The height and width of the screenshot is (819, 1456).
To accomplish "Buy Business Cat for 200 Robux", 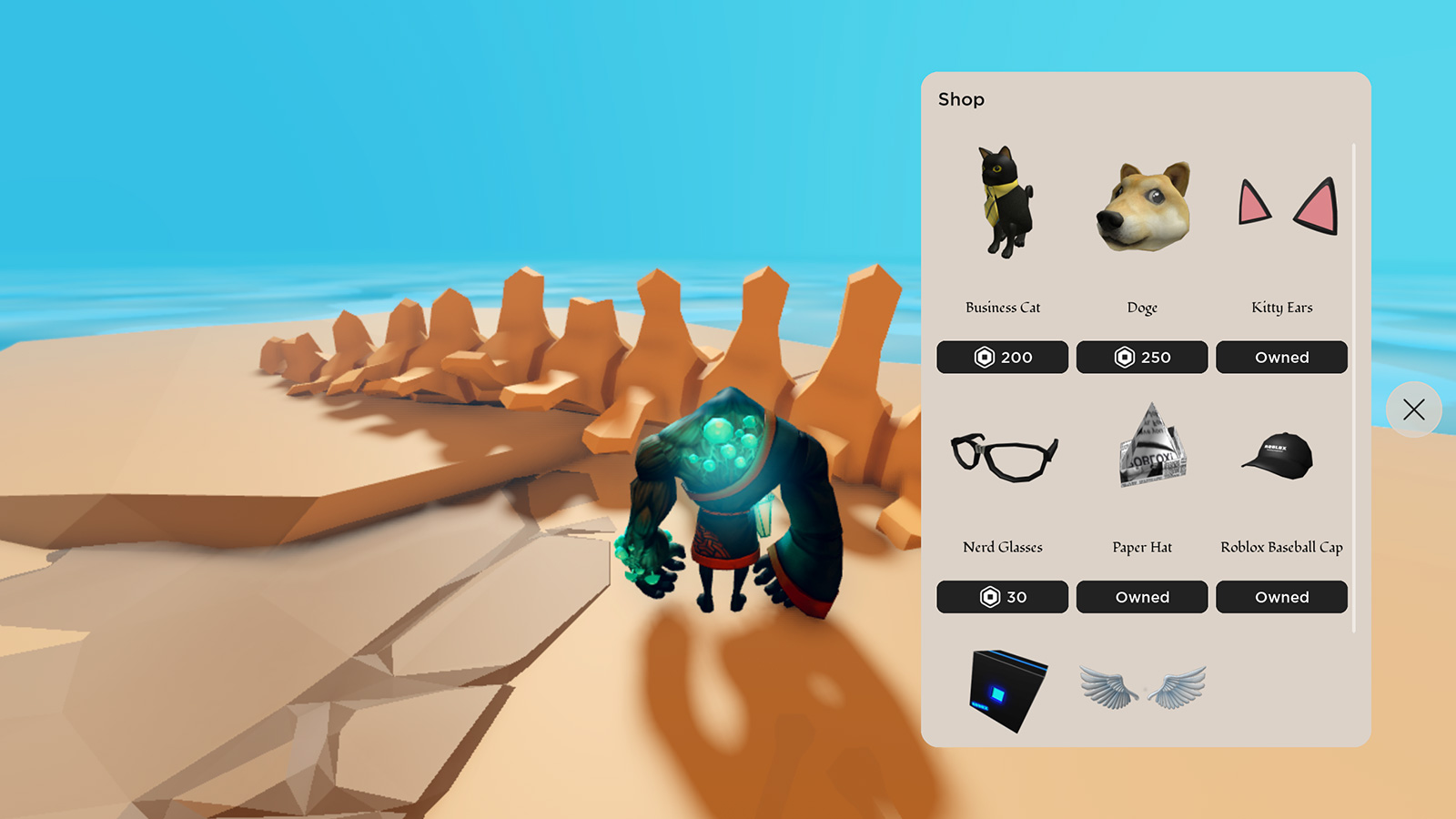I will click(x=1002, y=357).
